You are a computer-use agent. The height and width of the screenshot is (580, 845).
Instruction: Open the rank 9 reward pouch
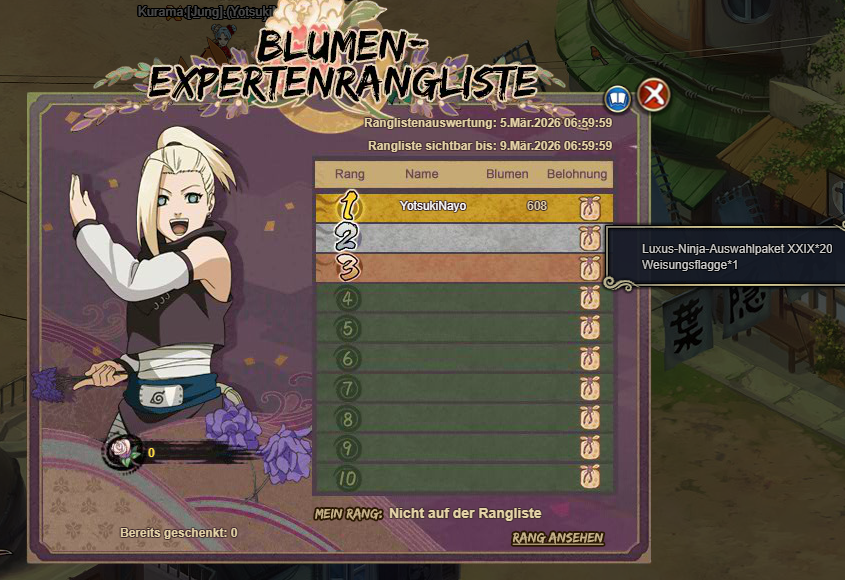click(589, 448)
